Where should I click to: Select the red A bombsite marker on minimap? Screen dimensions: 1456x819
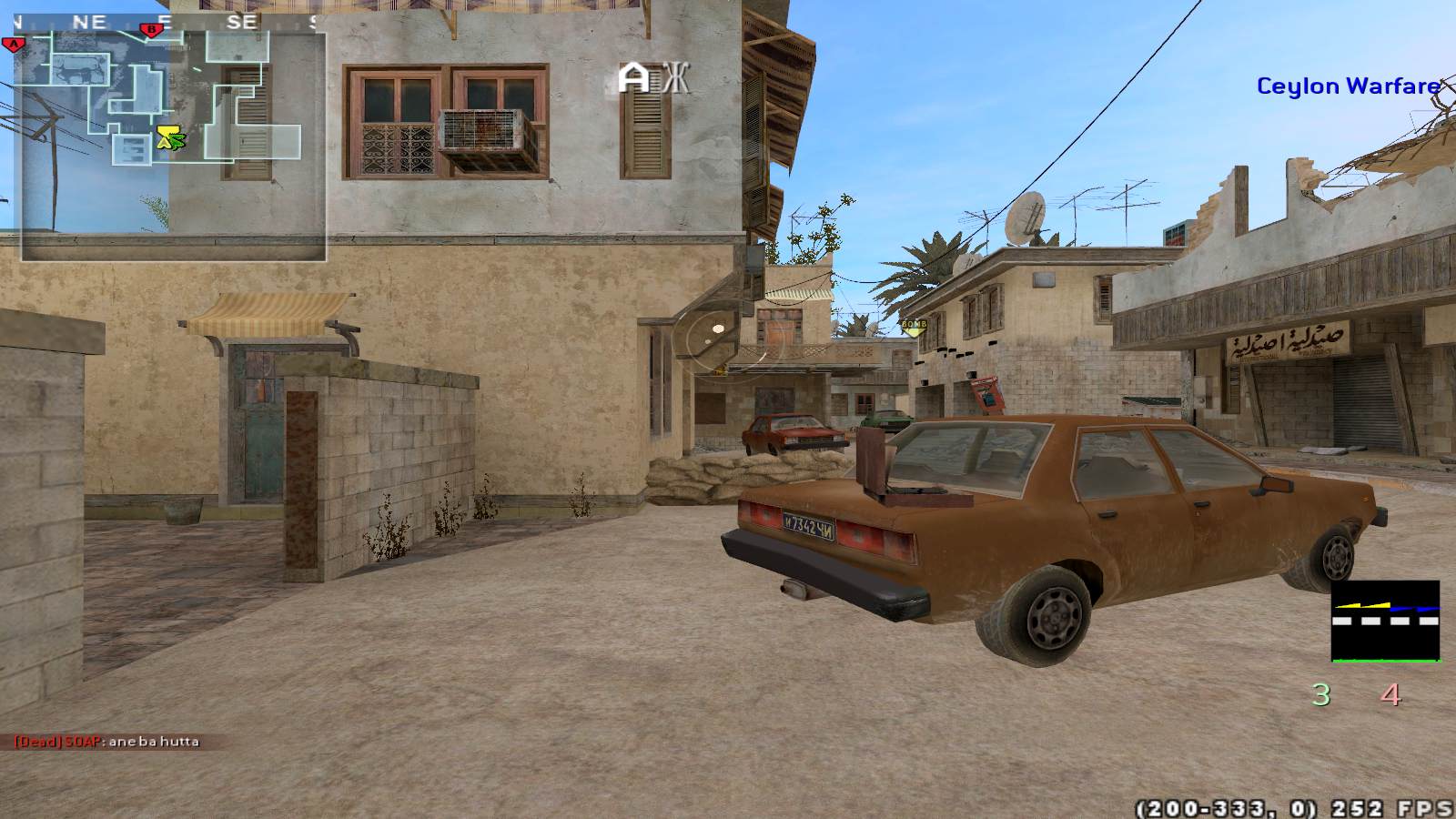13,43
